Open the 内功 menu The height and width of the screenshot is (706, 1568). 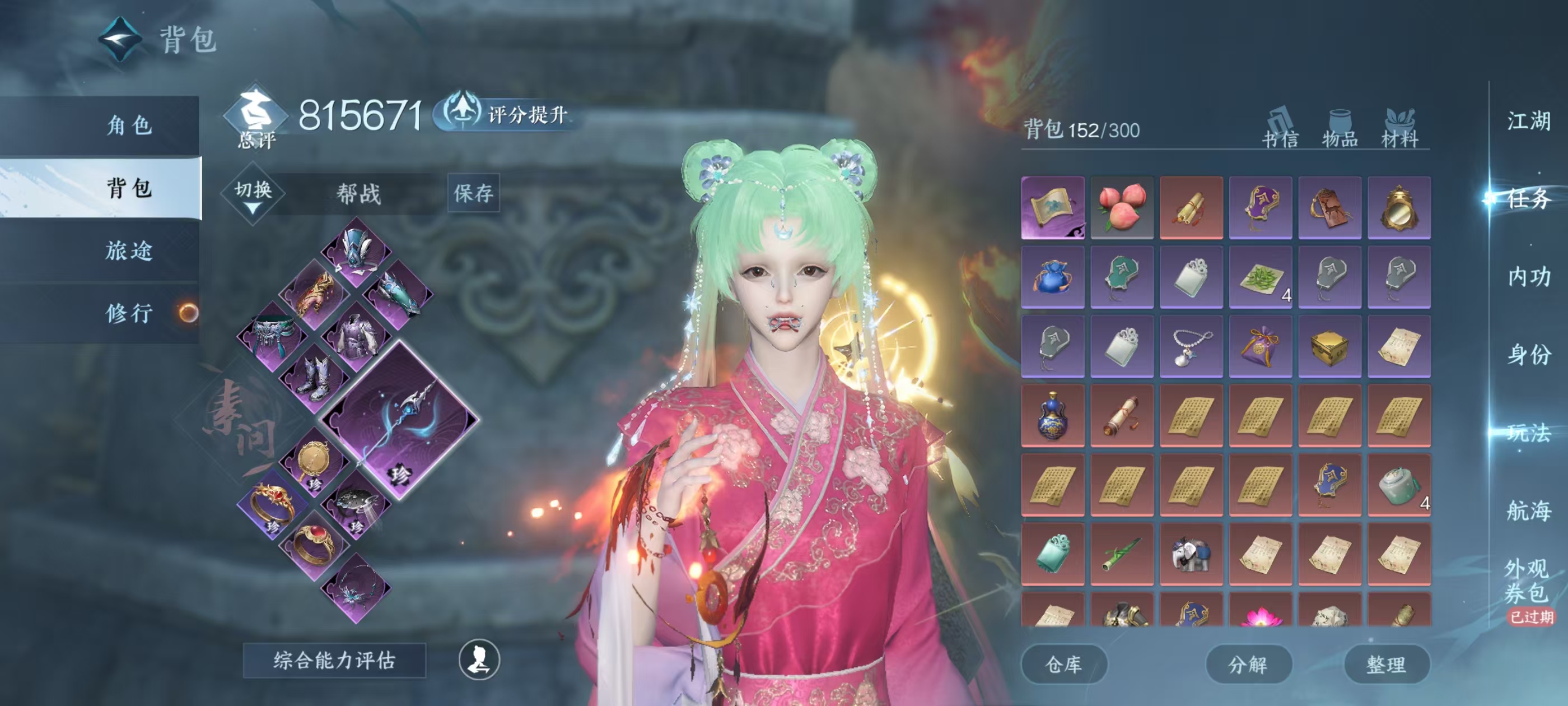point(1528,277)
